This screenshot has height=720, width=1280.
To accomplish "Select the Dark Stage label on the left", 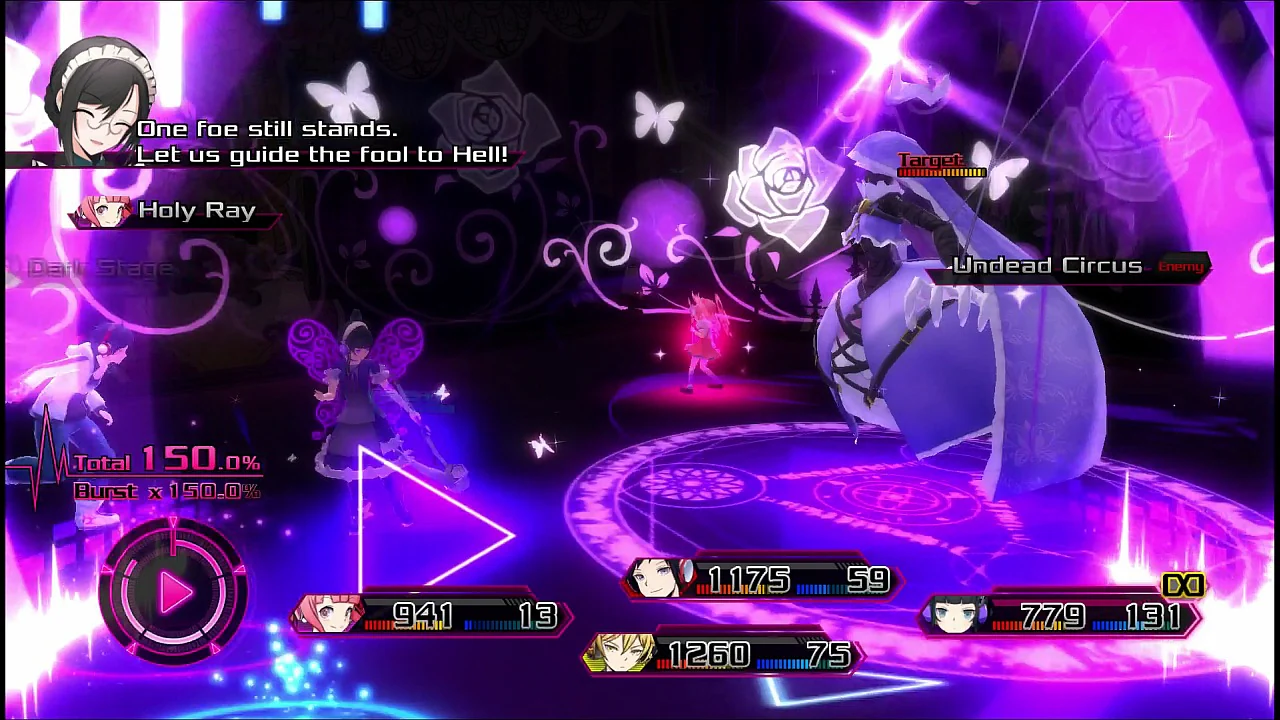I will click(100, 267).
